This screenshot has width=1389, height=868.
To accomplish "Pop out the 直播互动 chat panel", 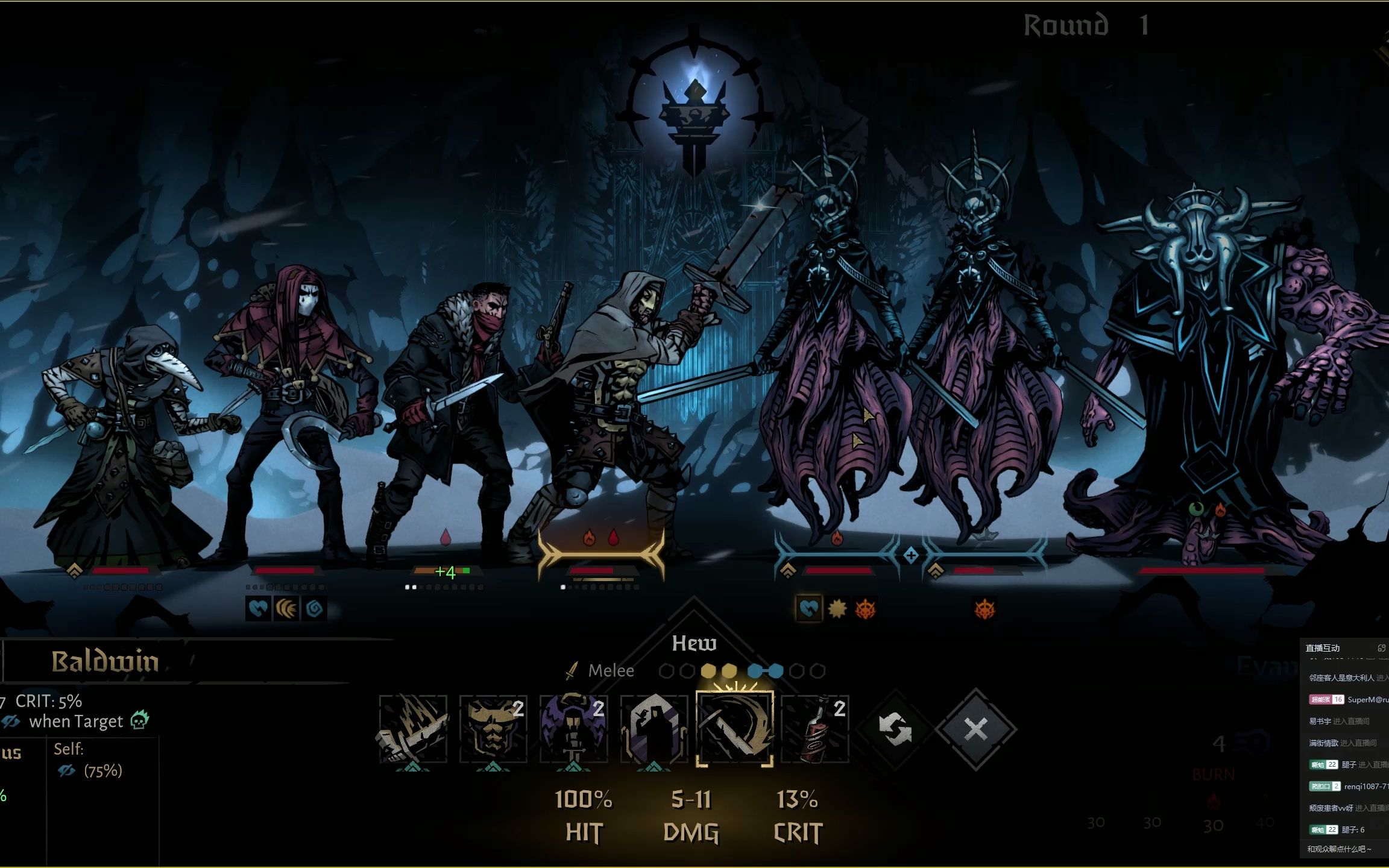I will 1381,648.
